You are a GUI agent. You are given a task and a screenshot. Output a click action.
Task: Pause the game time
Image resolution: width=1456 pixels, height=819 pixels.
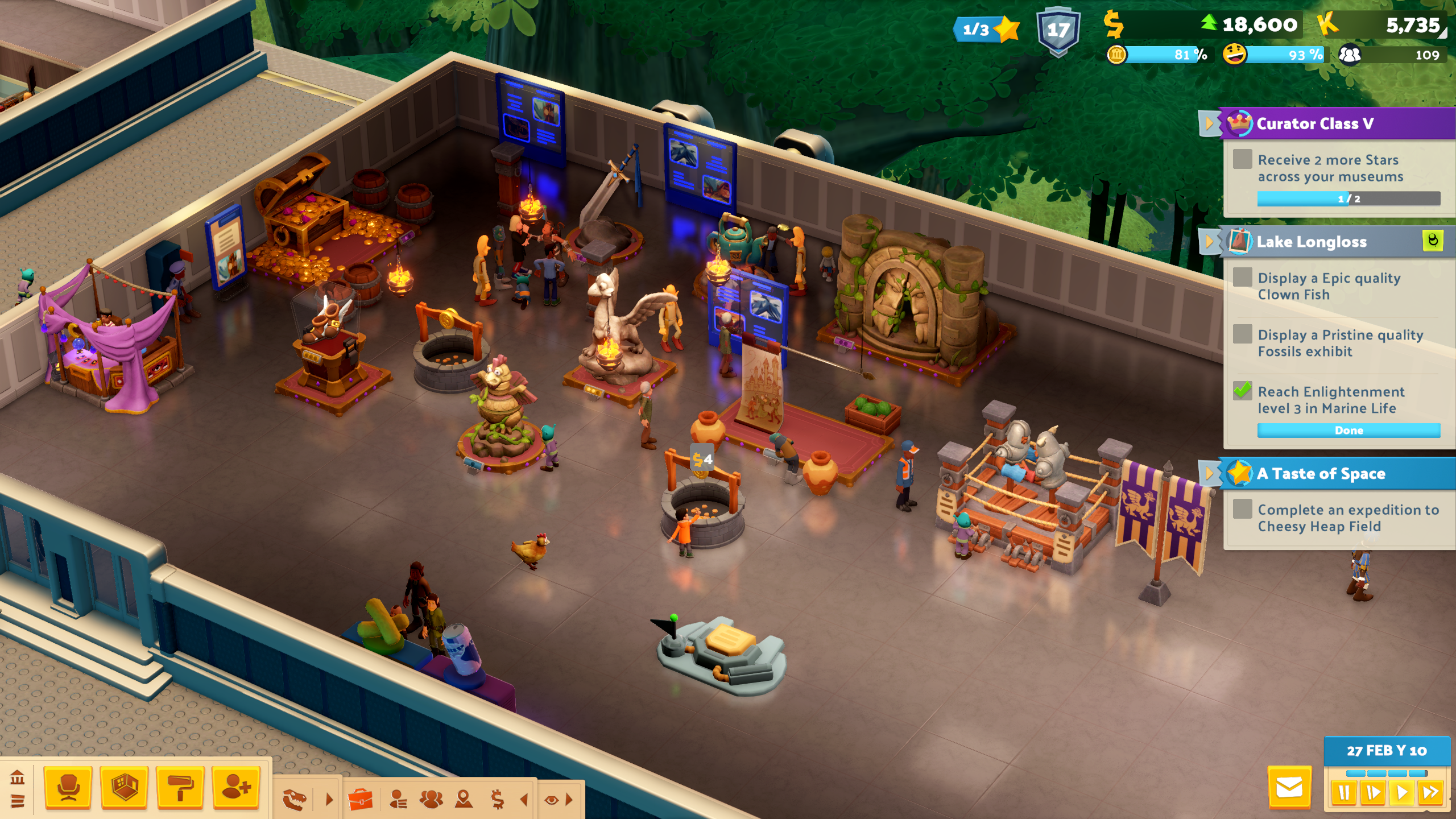(x=1344, y=793)
